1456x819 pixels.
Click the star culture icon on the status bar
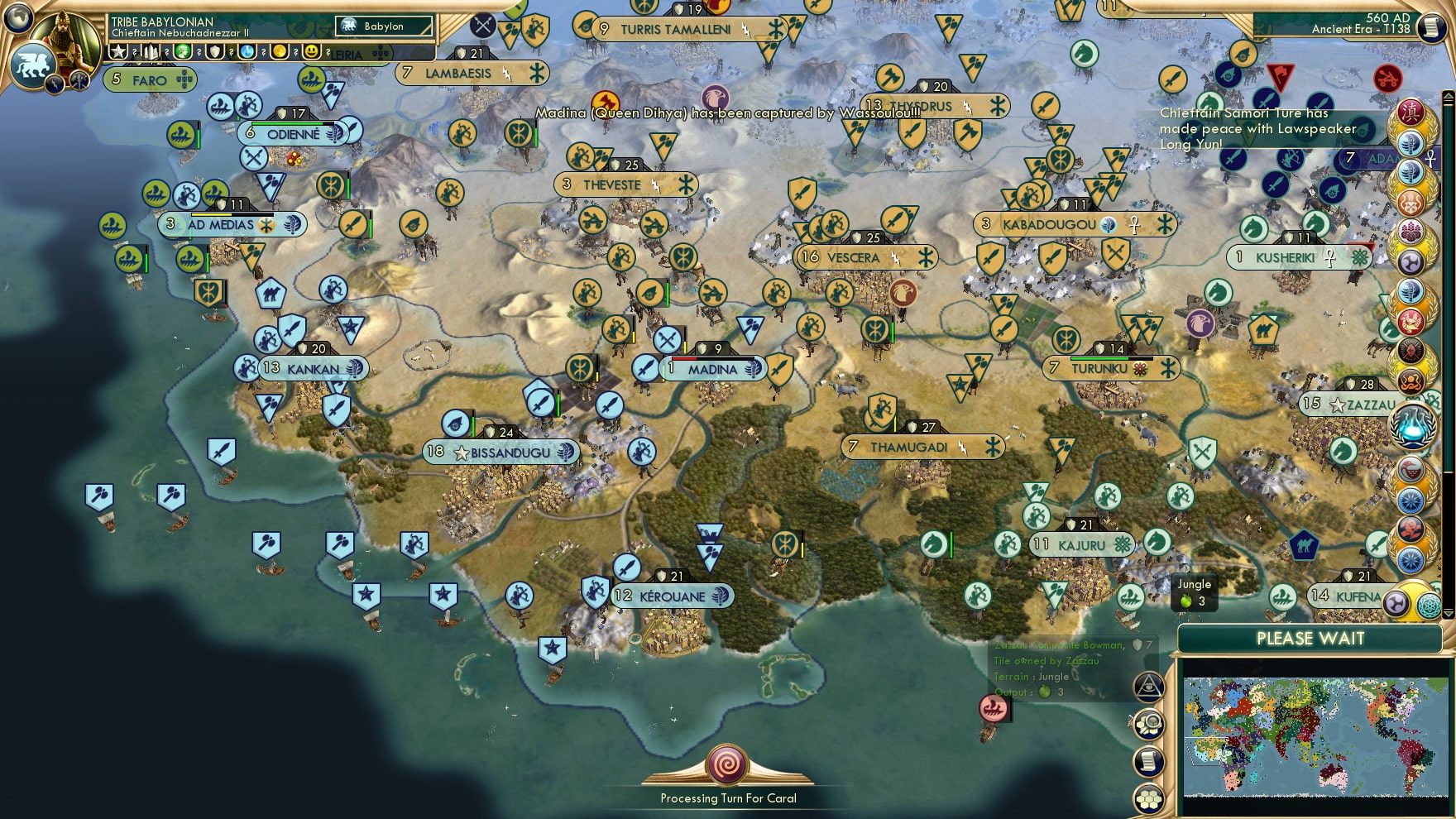point(118,52)
